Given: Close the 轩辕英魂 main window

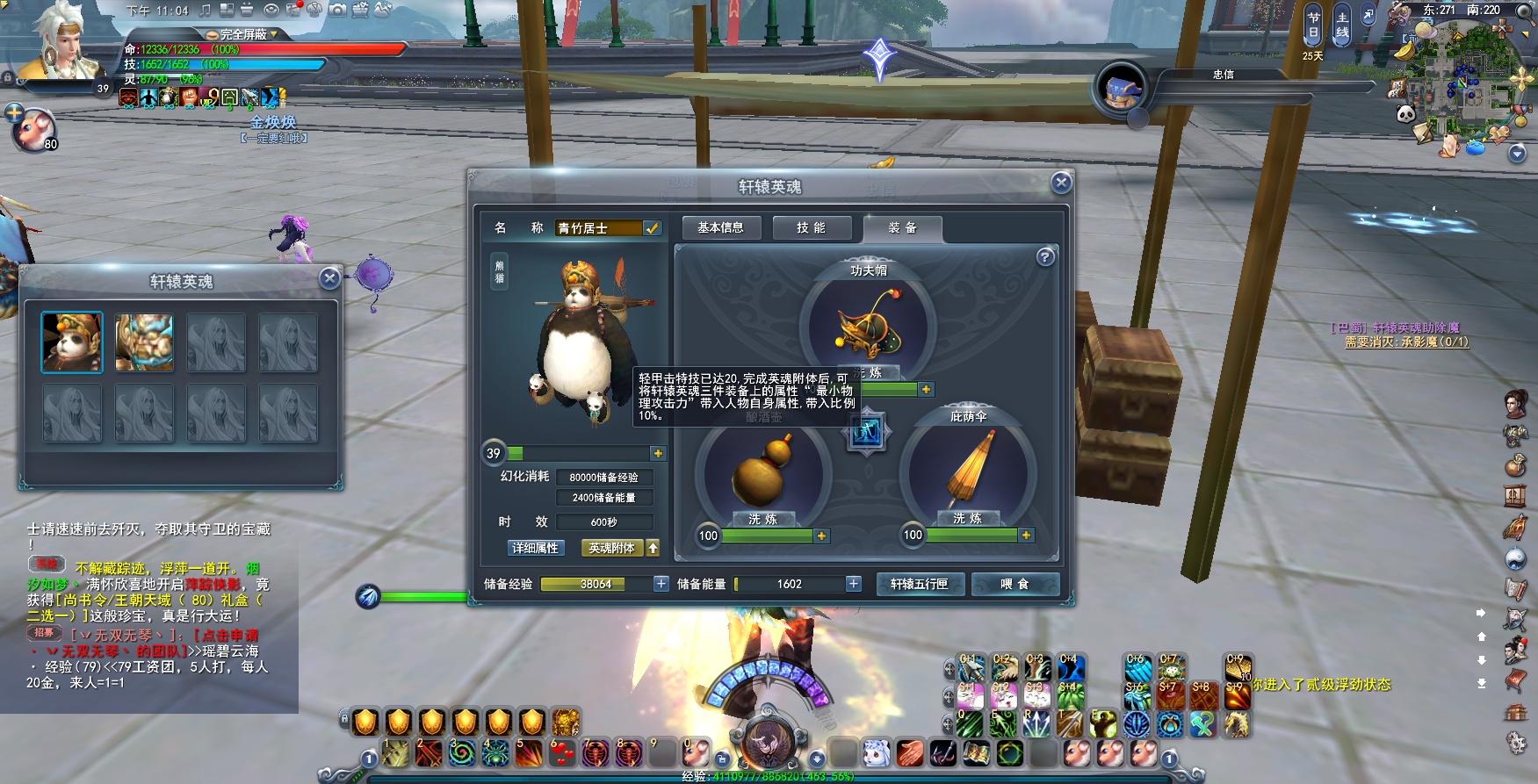Looking at the screenshot, I should 1061,183.
